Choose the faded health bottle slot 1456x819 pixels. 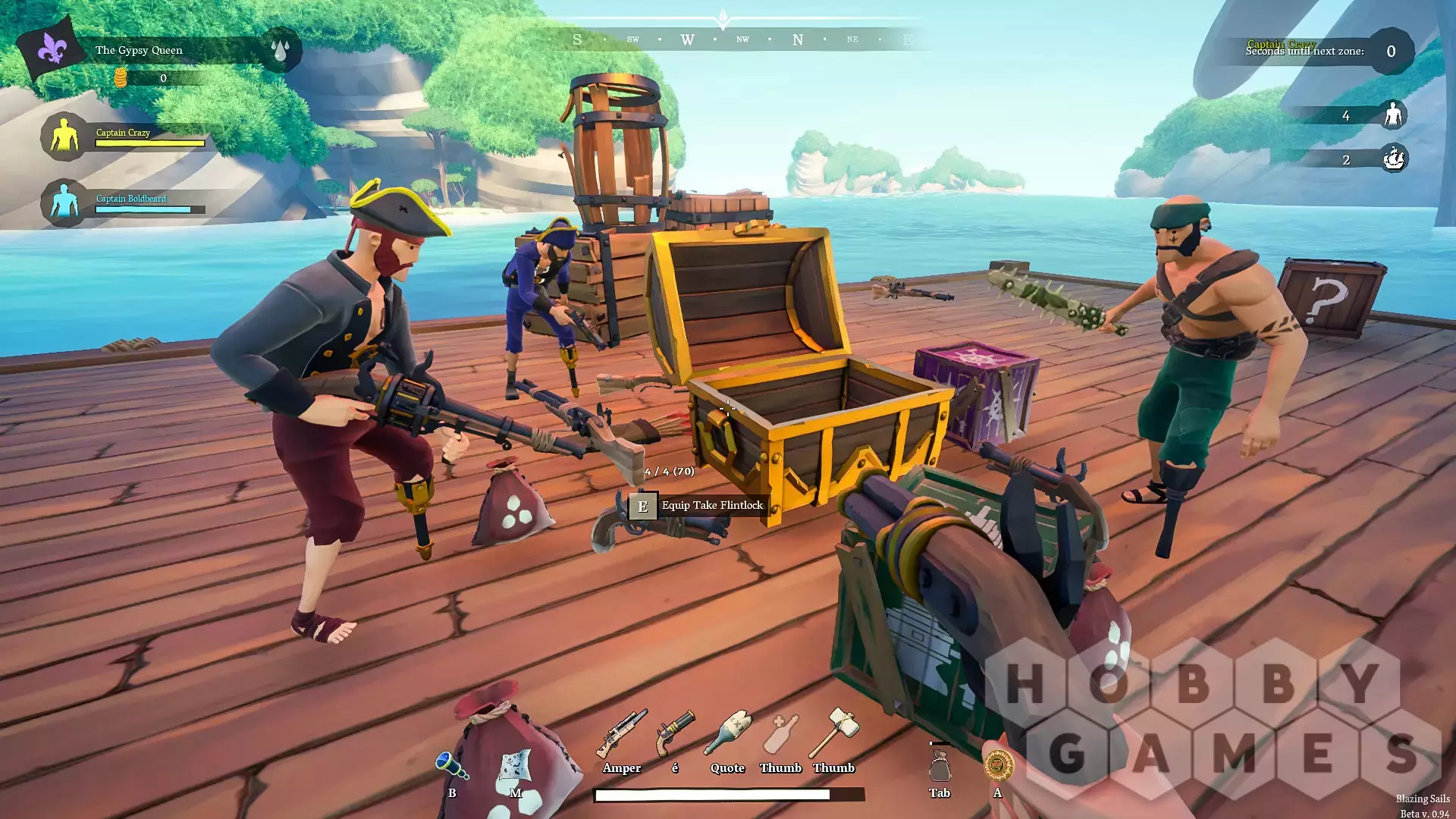(780, 734)
